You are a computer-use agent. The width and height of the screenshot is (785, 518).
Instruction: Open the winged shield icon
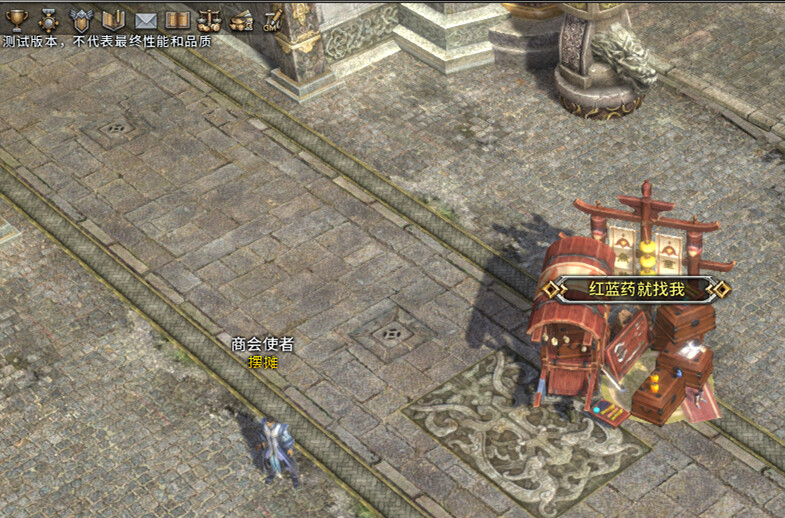(81, 19)
